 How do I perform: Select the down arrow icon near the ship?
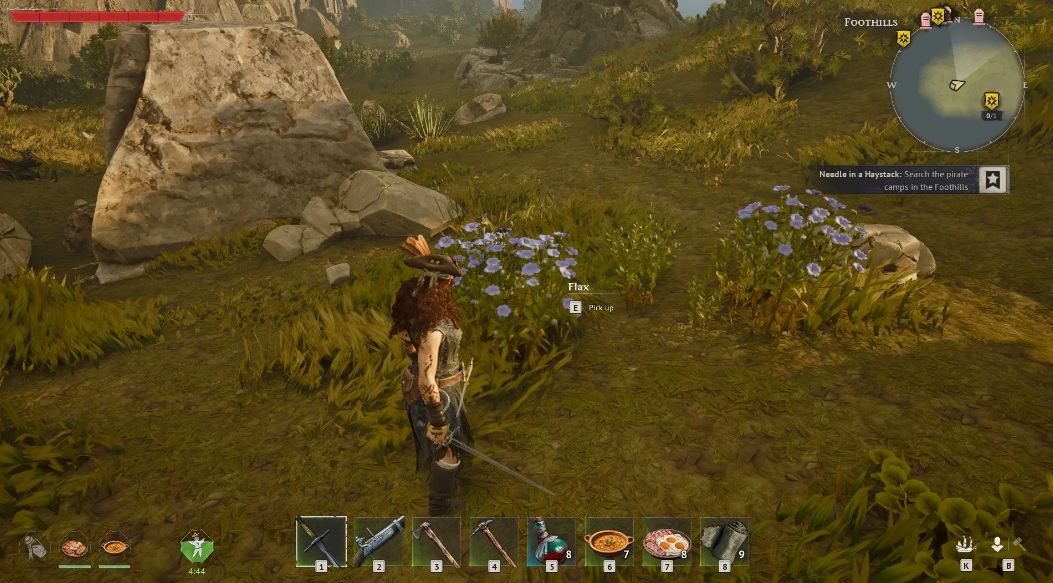tap(997, 545)
